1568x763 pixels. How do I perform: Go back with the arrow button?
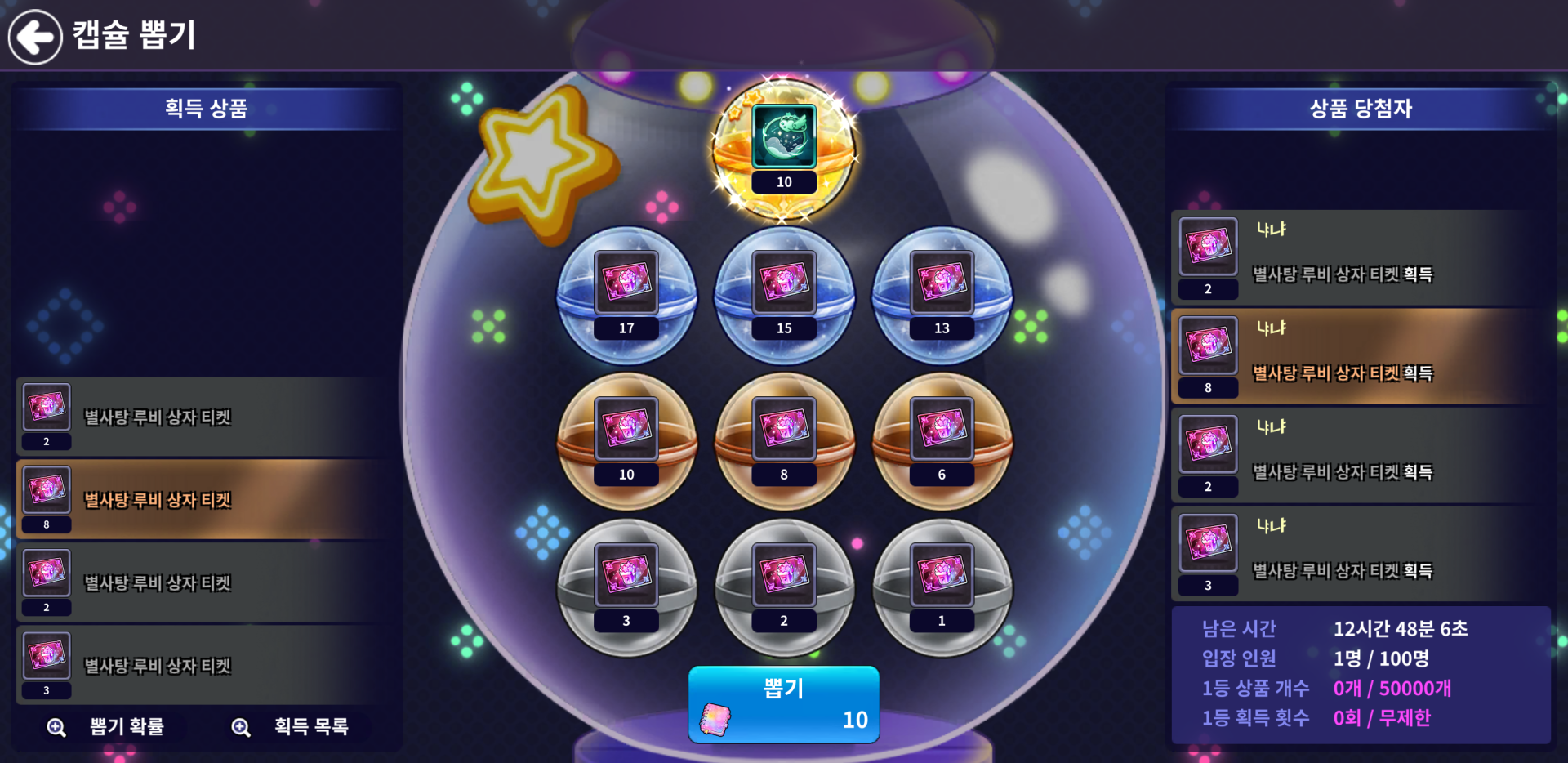point(35,37)
